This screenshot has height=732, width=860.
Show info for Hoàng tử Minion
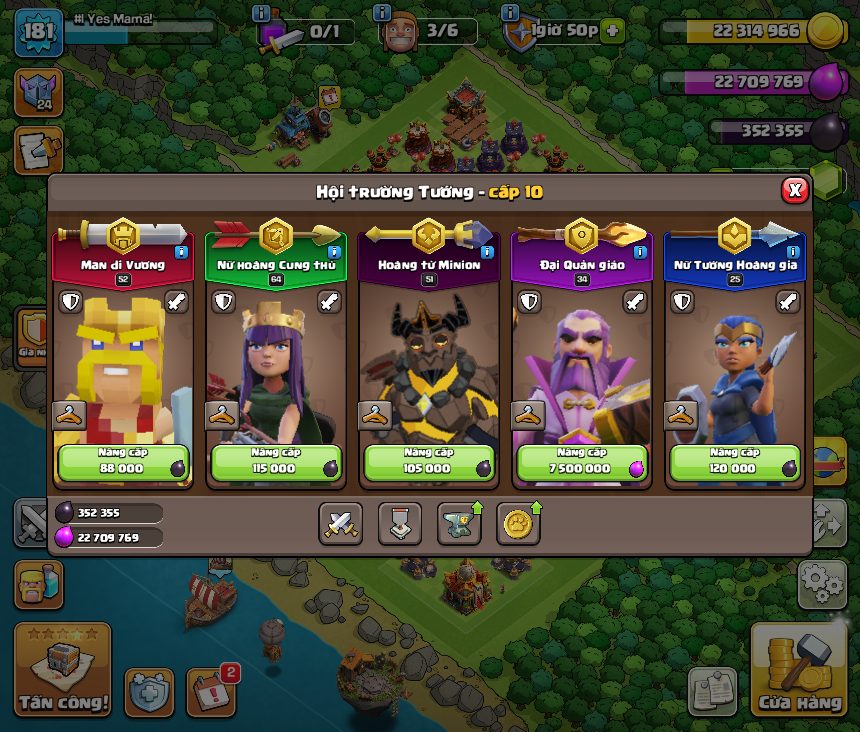[x=486, y=252]
